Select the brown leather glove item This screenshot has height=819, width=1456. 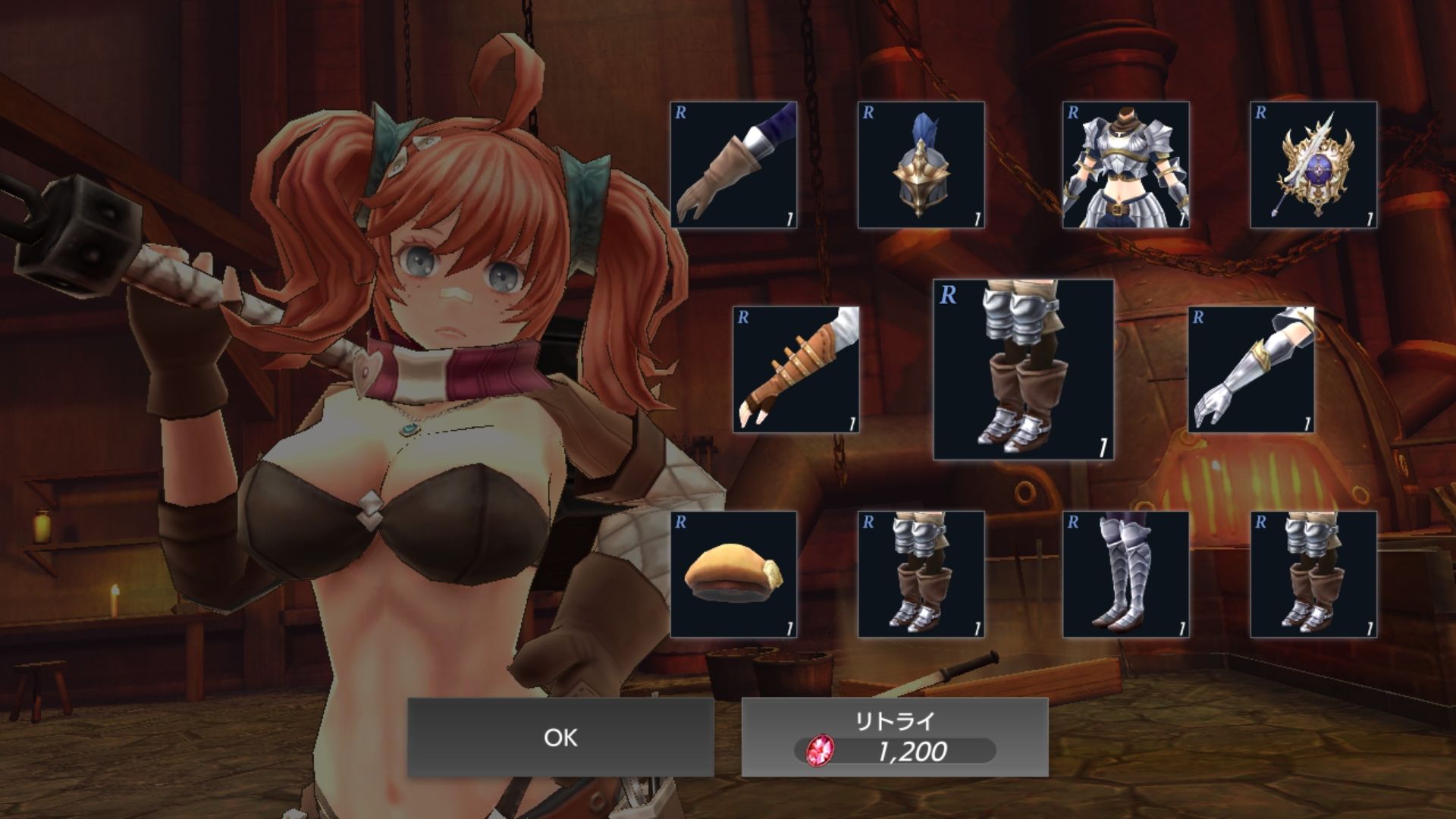(733, 165)
